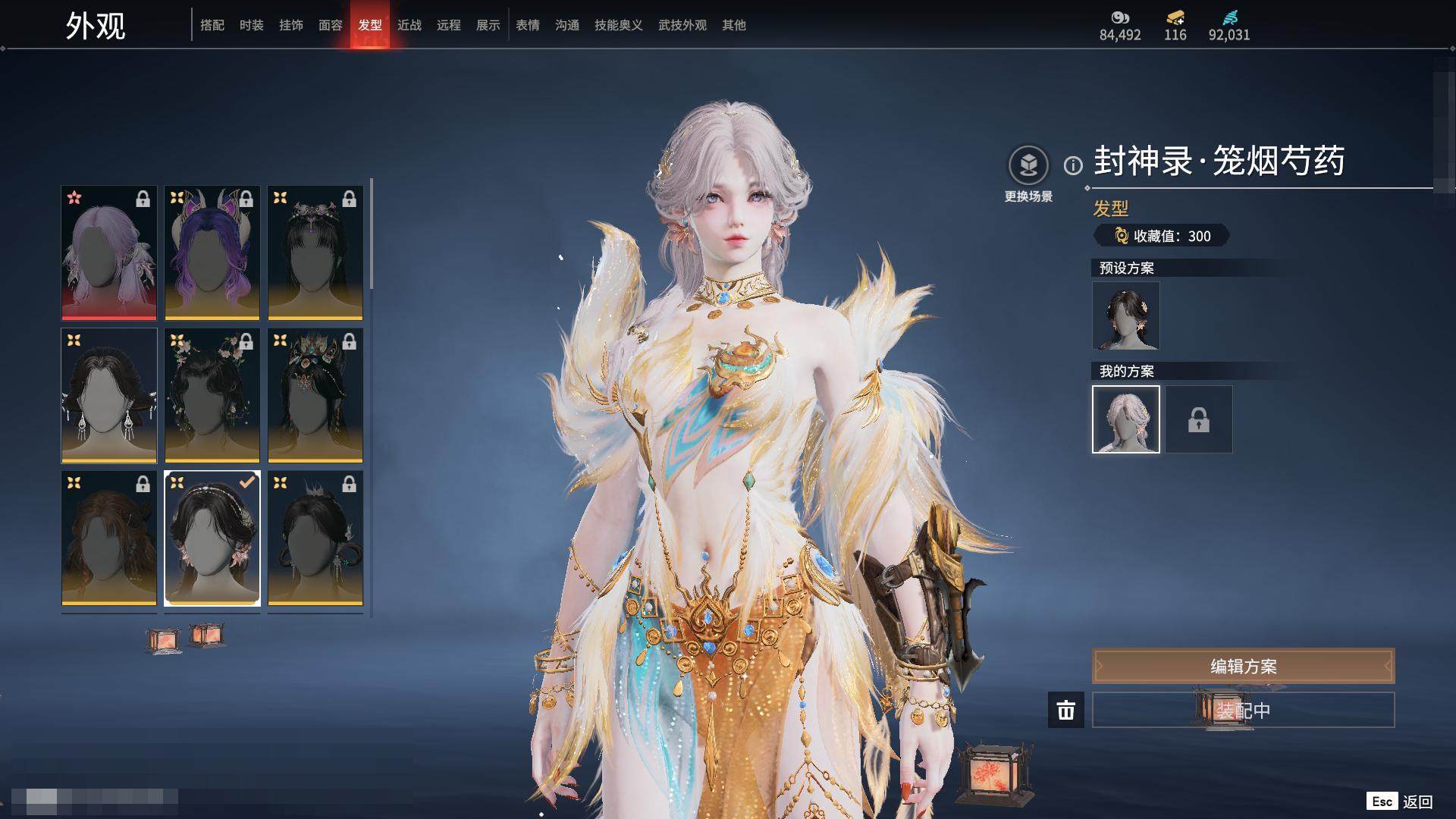Delete the scheme with the trash icon
This screenshot has width=1456, height=819.
coord(1066,710)
